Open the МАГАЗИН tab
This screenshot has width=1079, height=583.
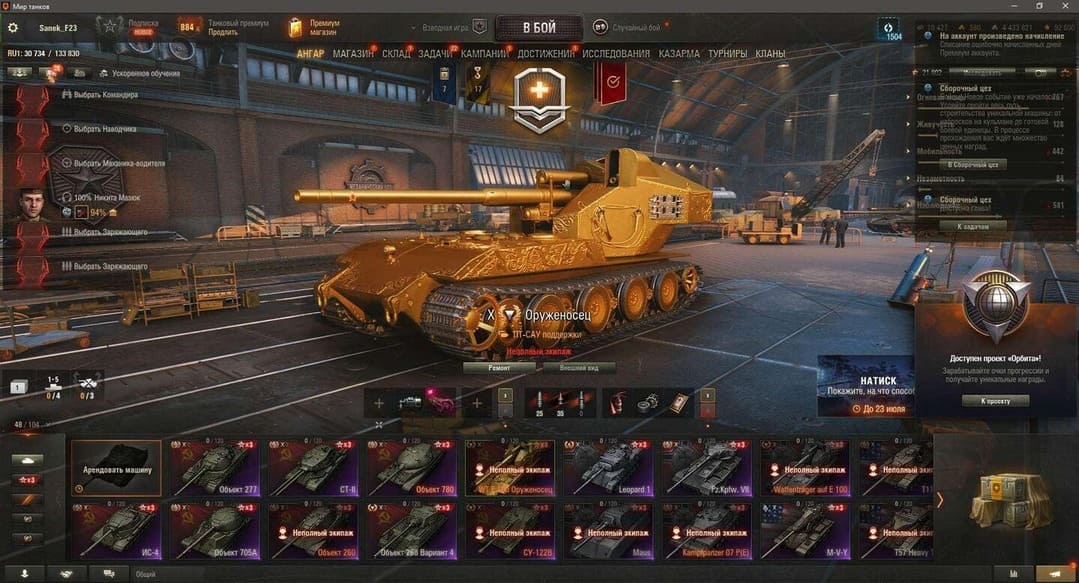(353, 54)
